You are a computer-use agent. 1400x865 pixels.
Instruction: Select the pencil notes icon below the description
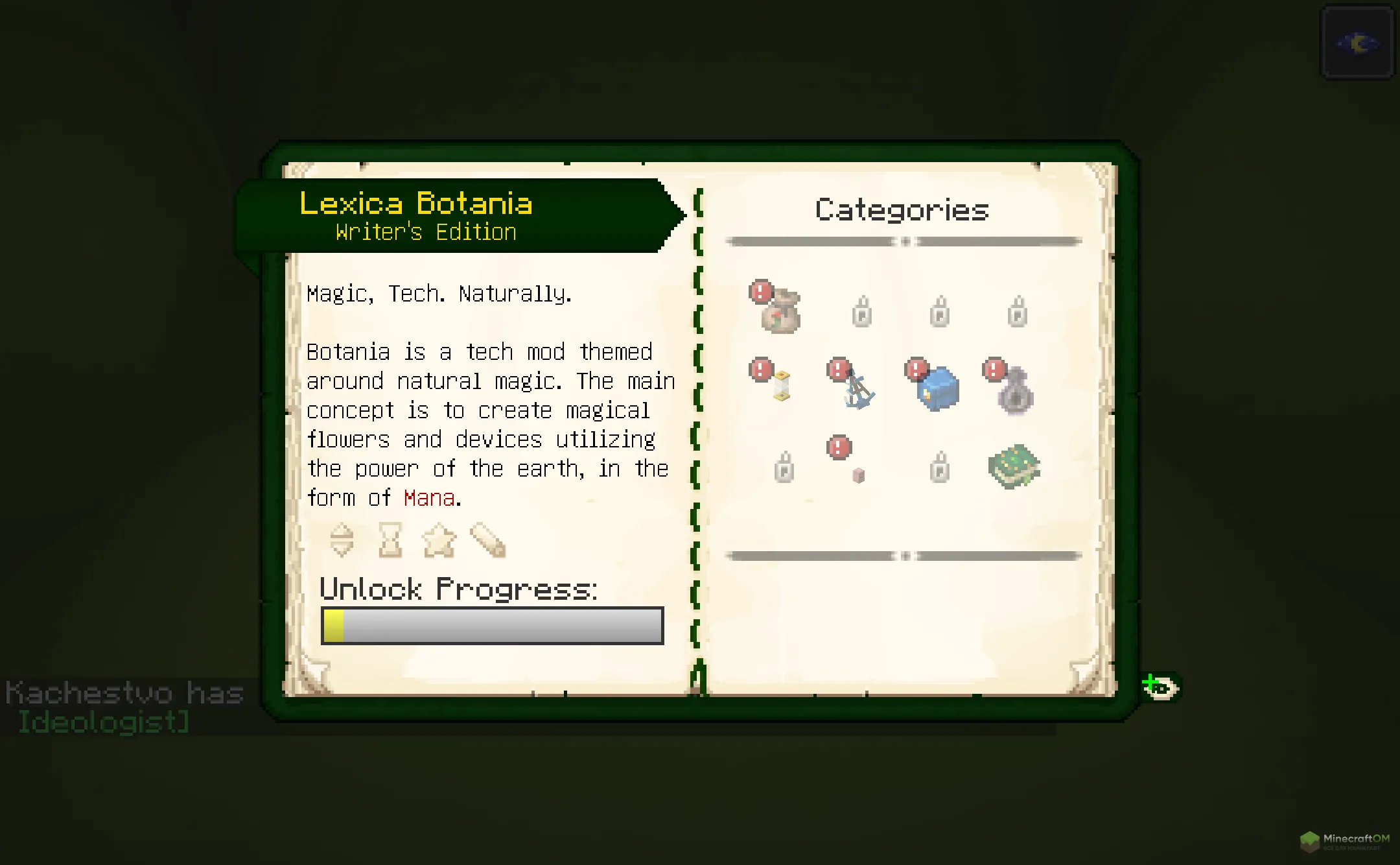tap(489, 540)
